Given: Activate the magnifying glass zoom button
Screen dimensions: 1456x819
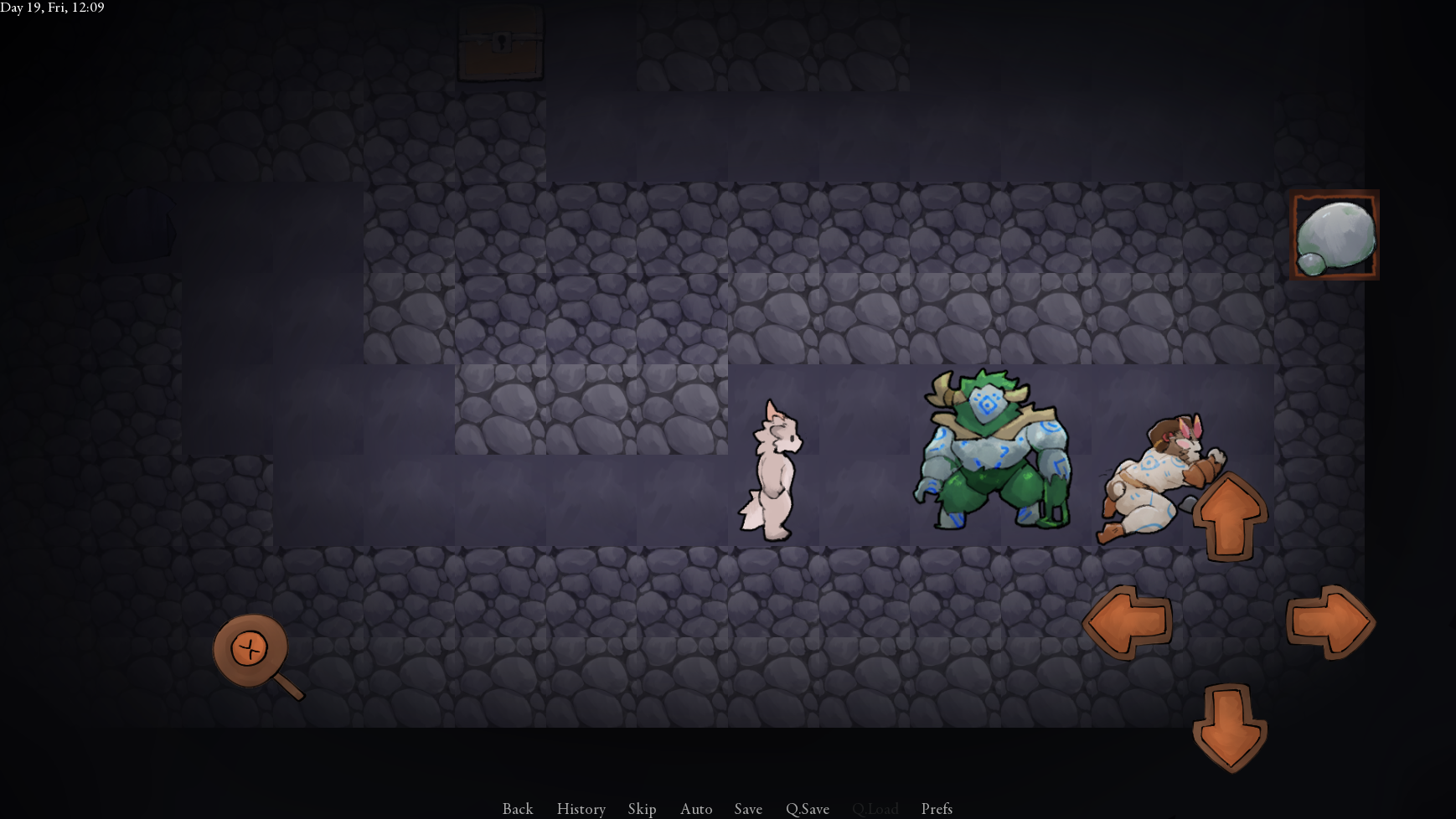Looking at the screenshot, I should [x=251, y=652].
